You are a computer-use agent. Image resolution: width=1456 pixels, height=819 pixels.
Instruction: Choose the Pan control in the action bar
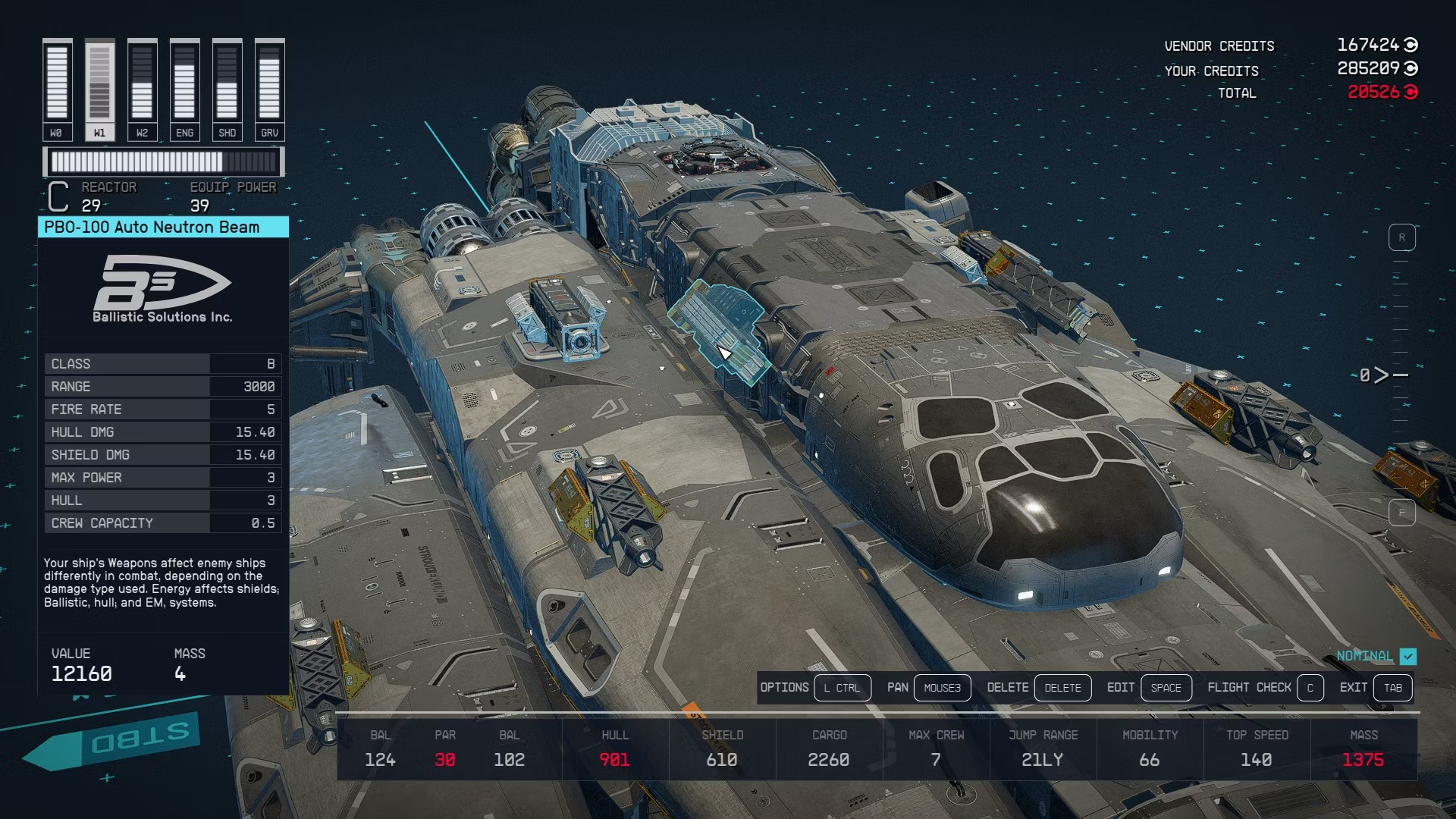tap(942, 688)
